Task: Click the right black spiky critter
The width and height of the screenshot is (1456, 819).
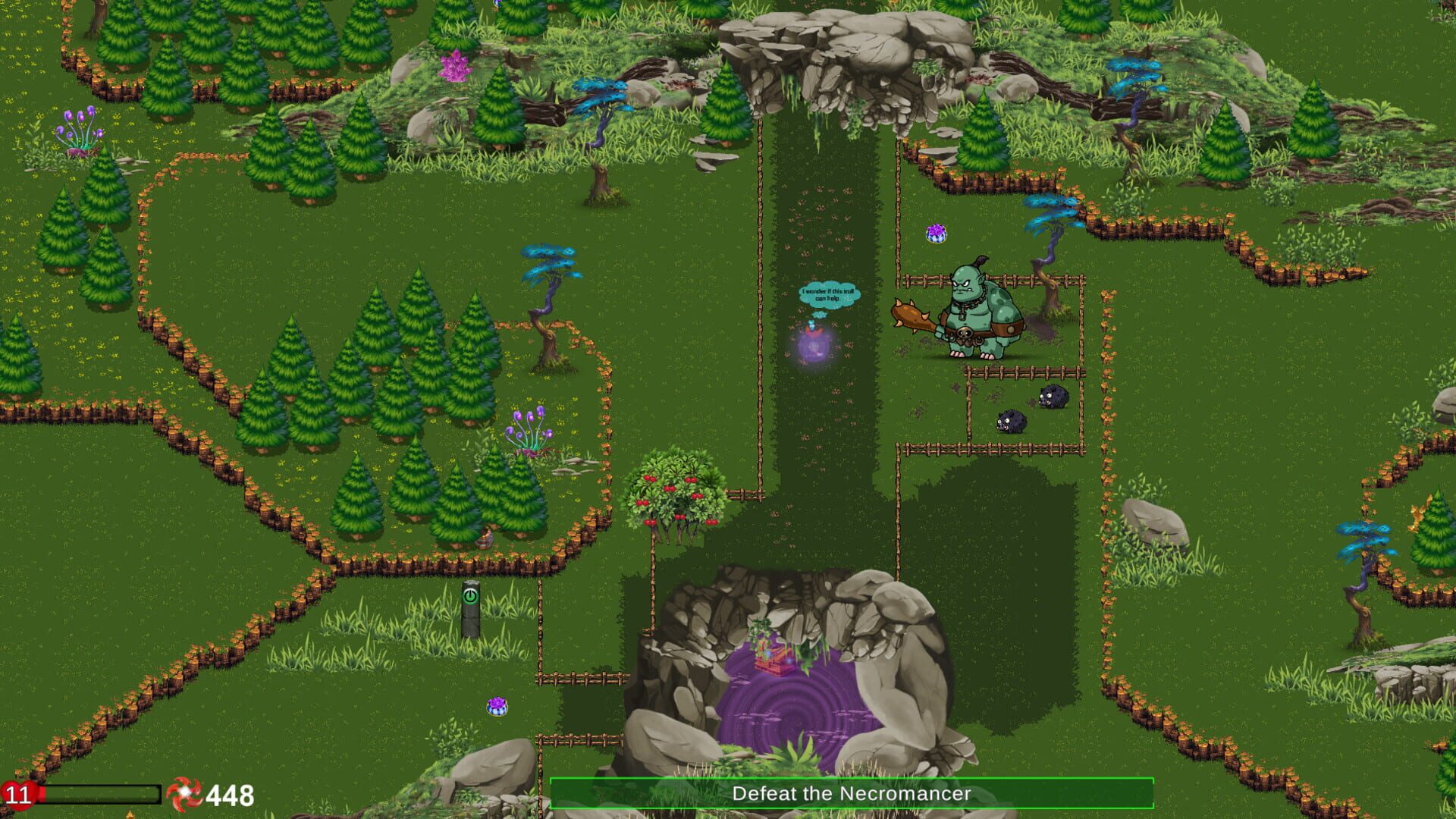Action: click(1054, 396)
